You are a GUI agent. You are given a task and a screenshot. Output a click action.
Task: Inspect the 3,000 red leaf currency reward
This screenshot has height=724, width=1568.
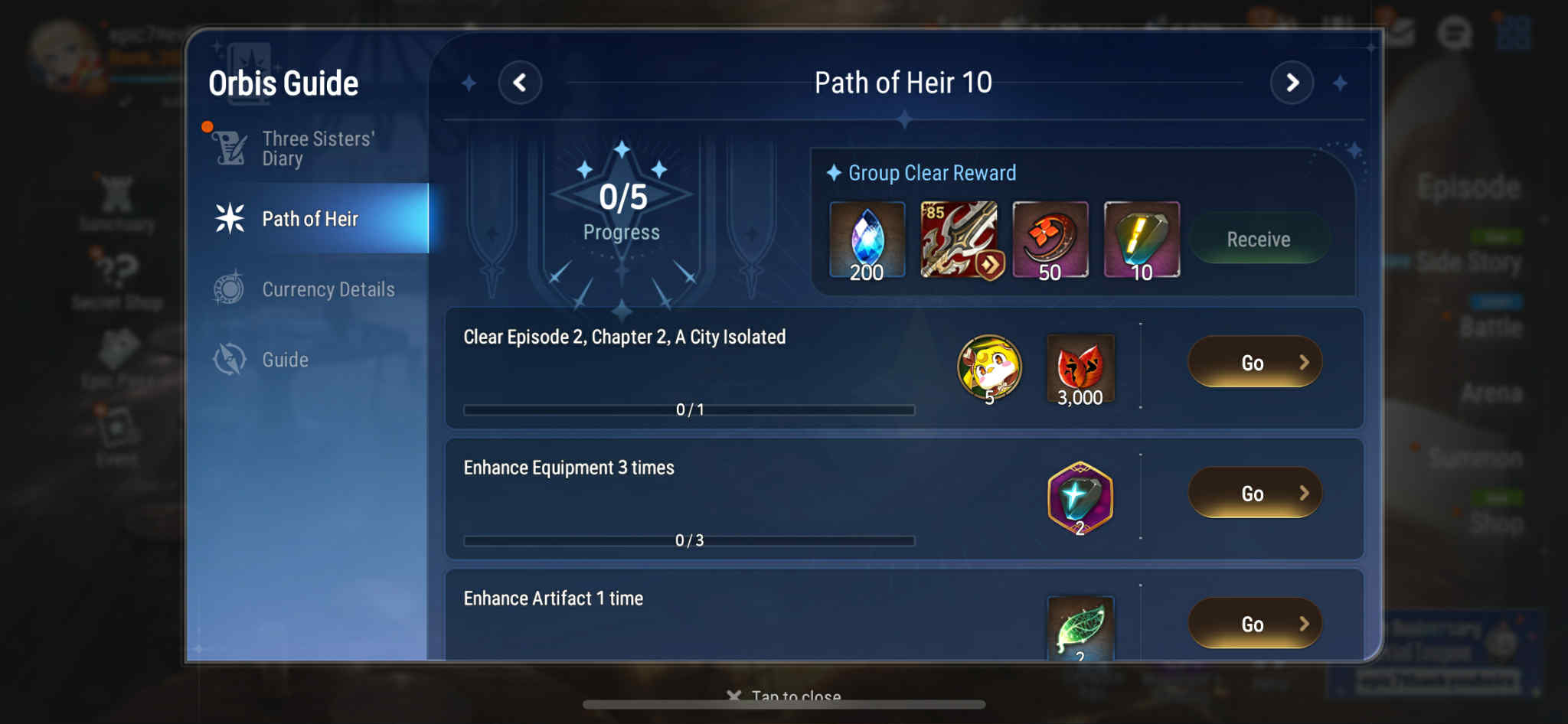pyautogui.click(x=1080, y=369)
